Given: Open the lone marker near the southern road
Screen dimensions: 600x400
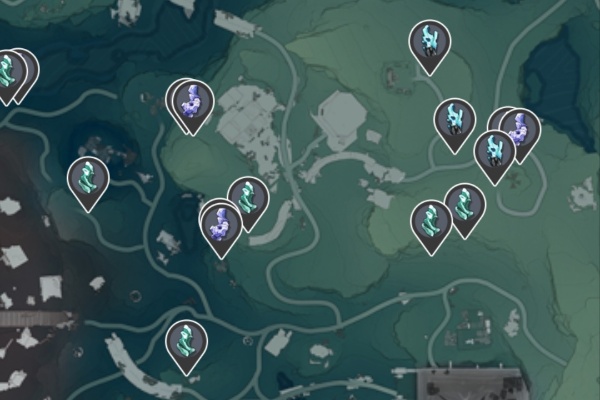Looking at the screenshot, I should tap(186, 344).
